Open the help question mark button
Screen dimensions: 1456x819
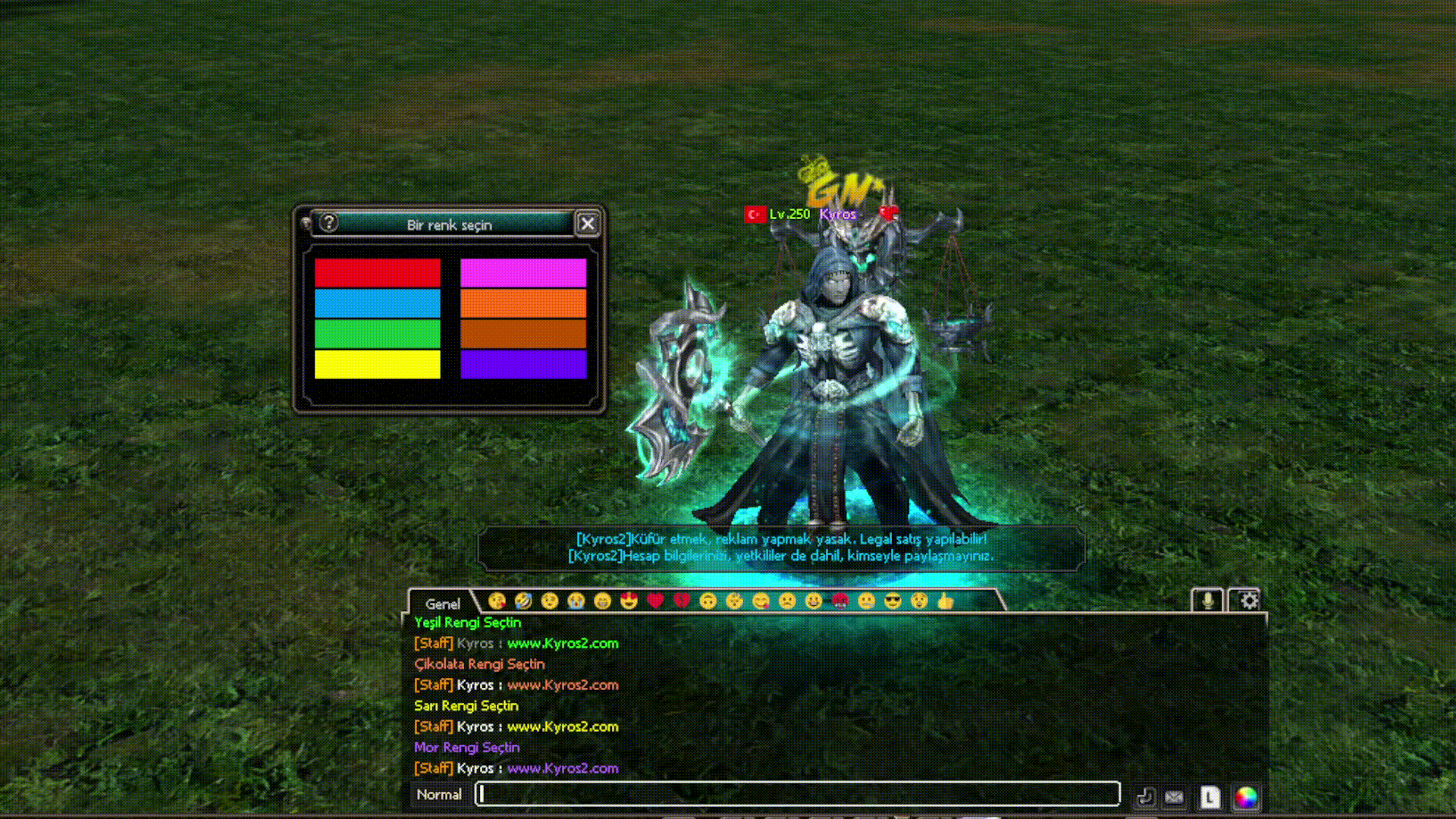pyautogui.click(x=328, y=223)
